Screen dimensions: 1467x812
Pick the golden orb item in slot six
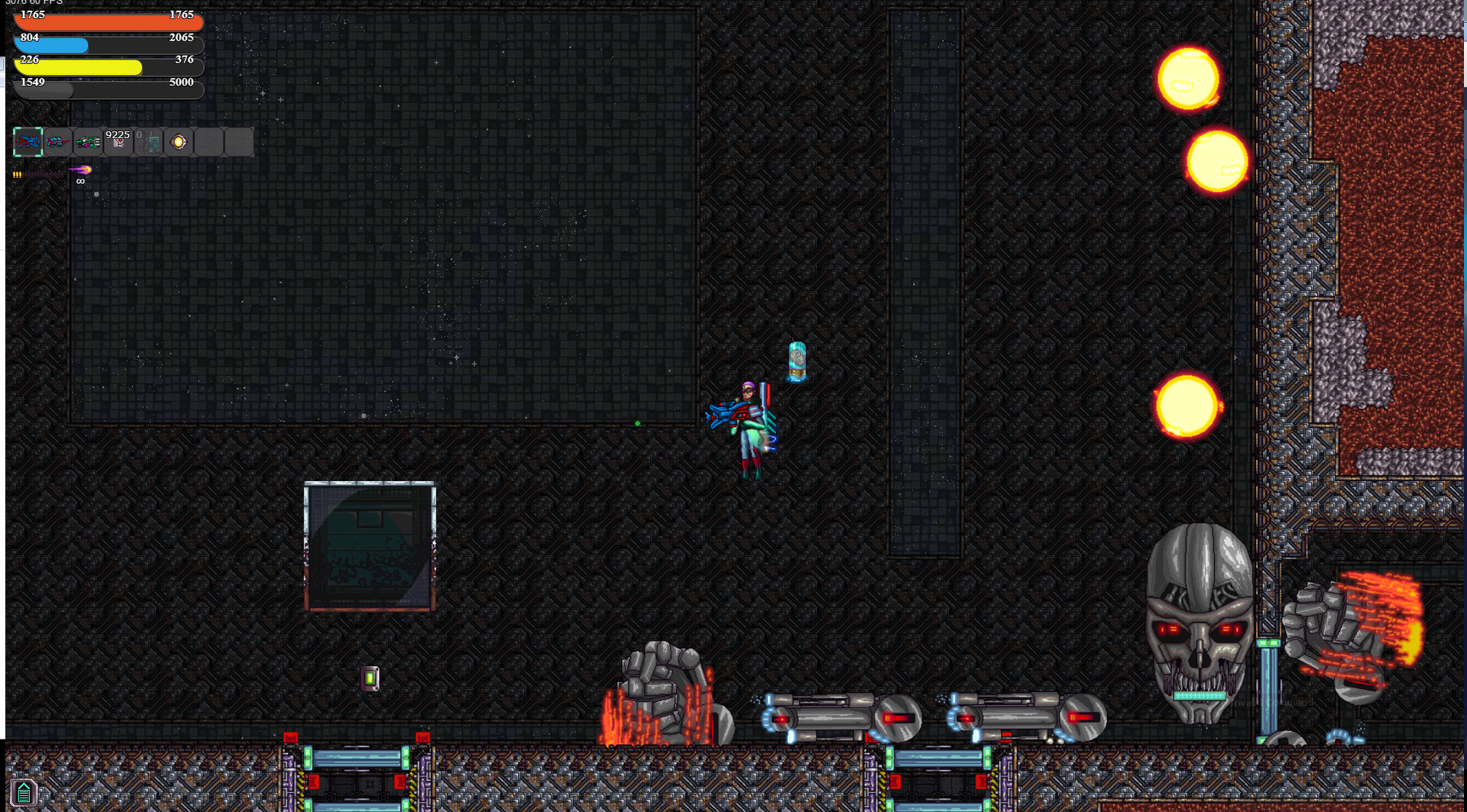click(177, 141)
